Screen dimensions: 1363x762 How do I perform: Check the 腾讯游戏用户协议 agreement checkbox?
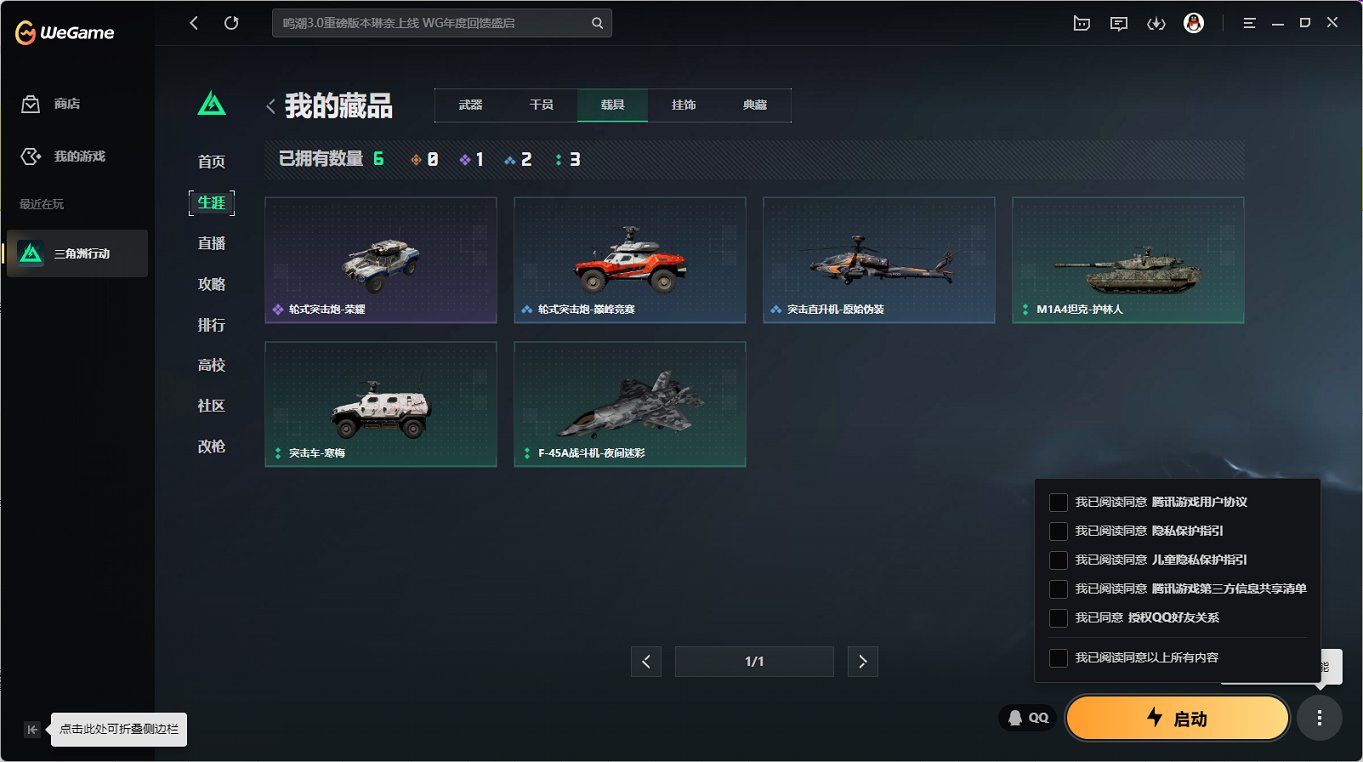(1058, 502)
